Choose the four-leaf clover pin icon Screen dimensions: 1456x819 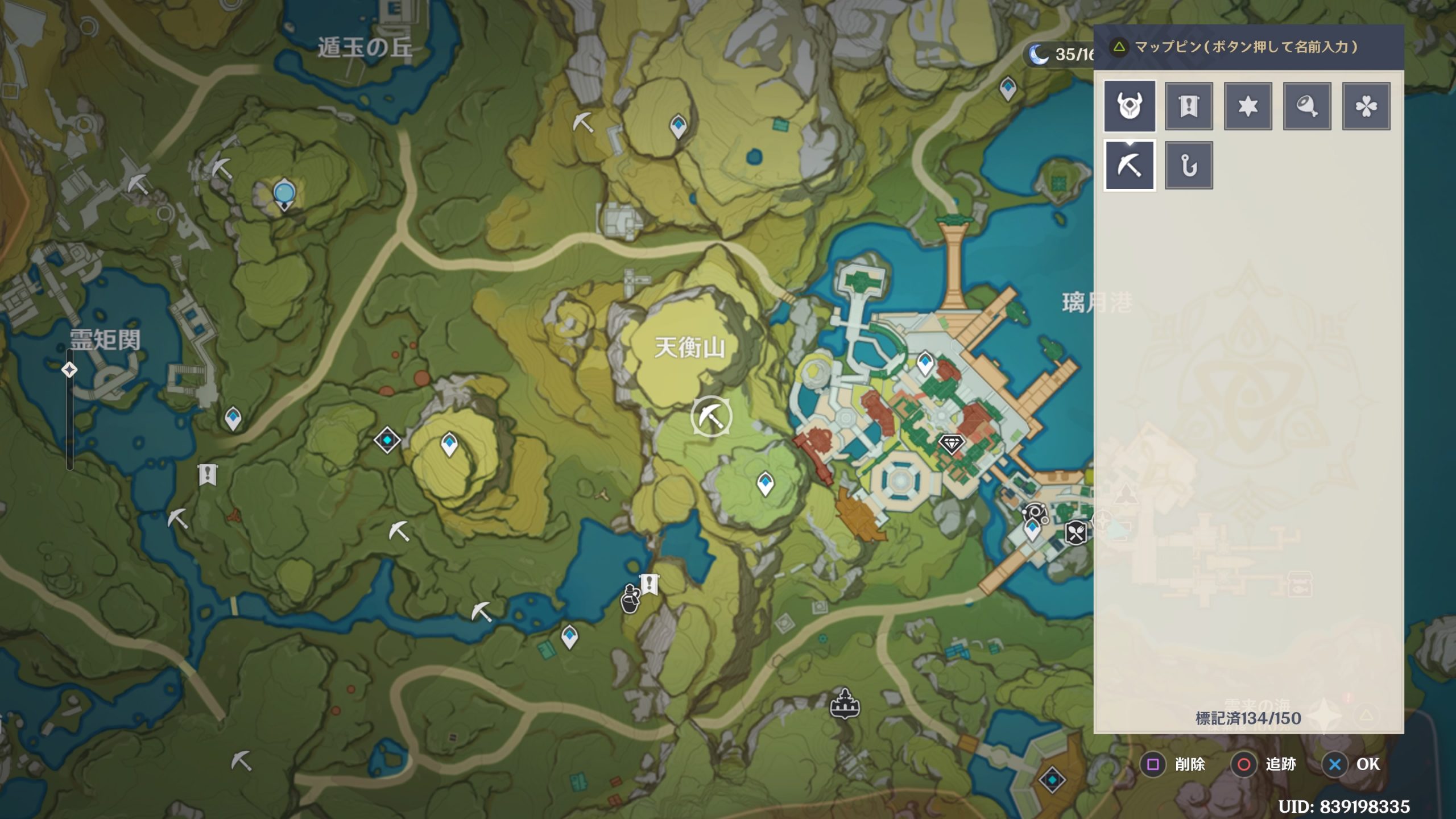(1366, 106)
